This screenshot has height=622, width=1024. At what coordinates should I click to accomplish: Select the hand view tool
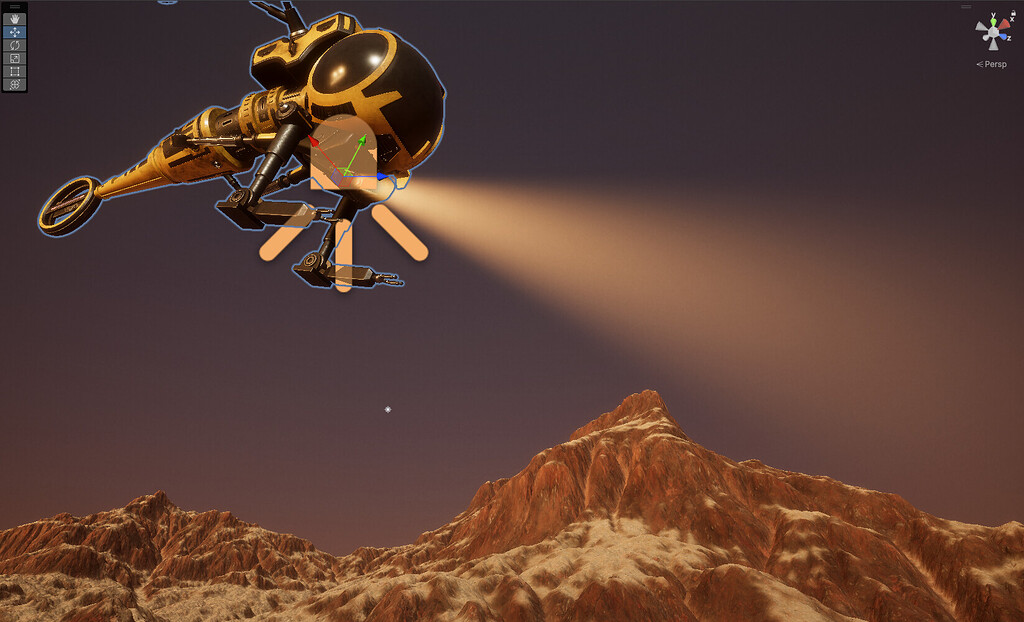coord(15,19)
